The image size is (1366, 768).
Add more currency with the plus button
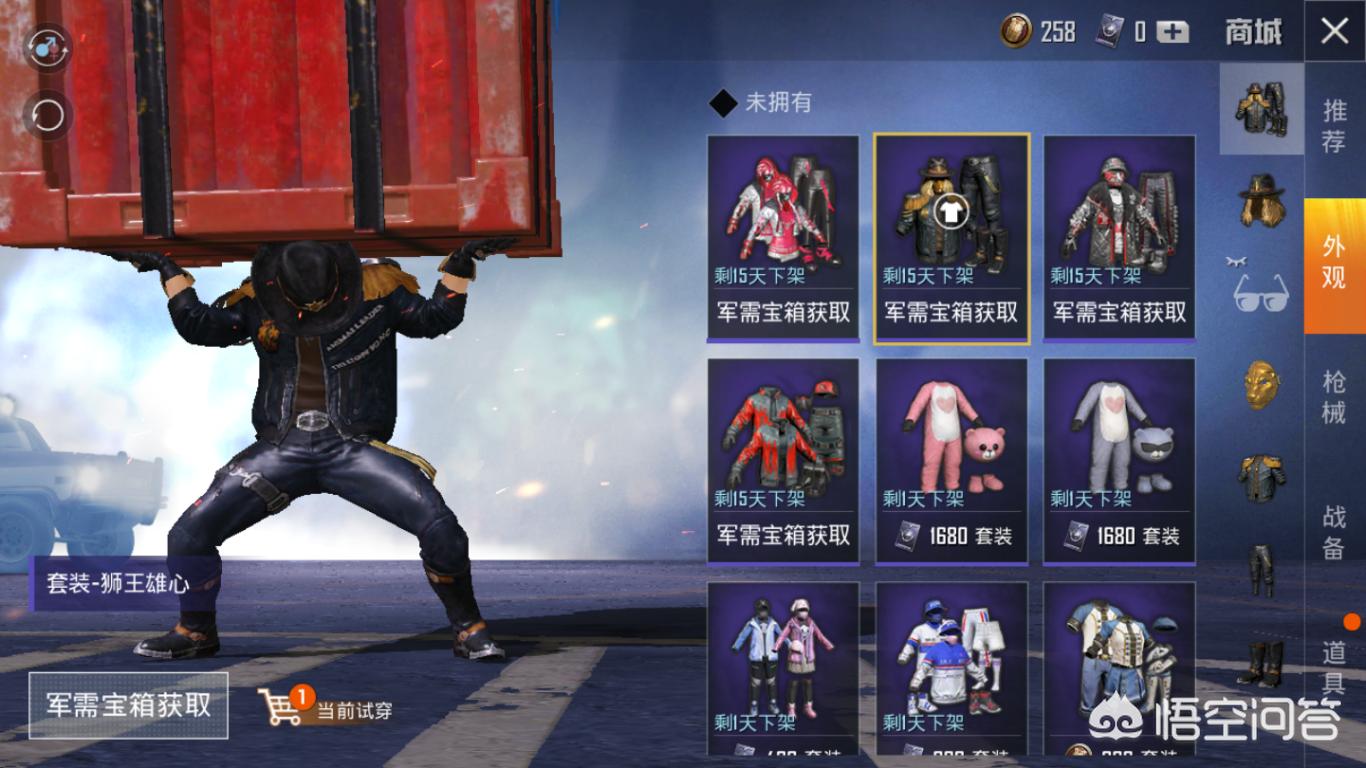click(x=1173, y=32)
